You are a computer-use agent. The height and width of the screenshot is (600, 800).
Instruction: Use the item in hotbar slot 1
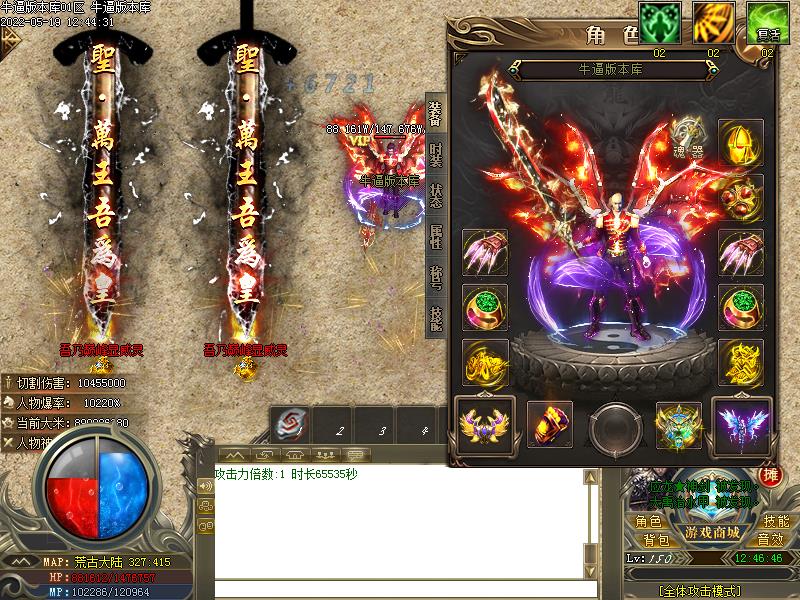pos(292,423)
